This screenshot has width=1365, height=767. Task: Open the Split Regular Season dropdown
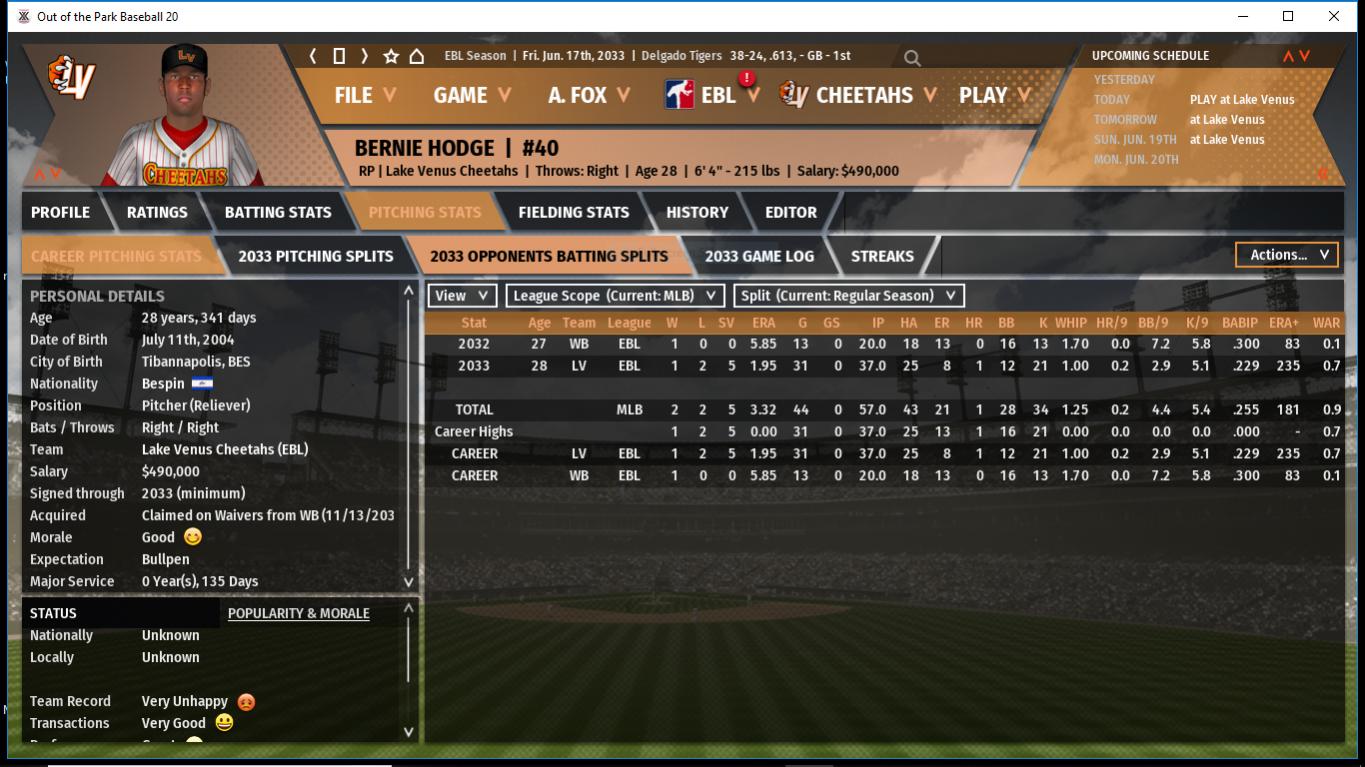(849, 296)
